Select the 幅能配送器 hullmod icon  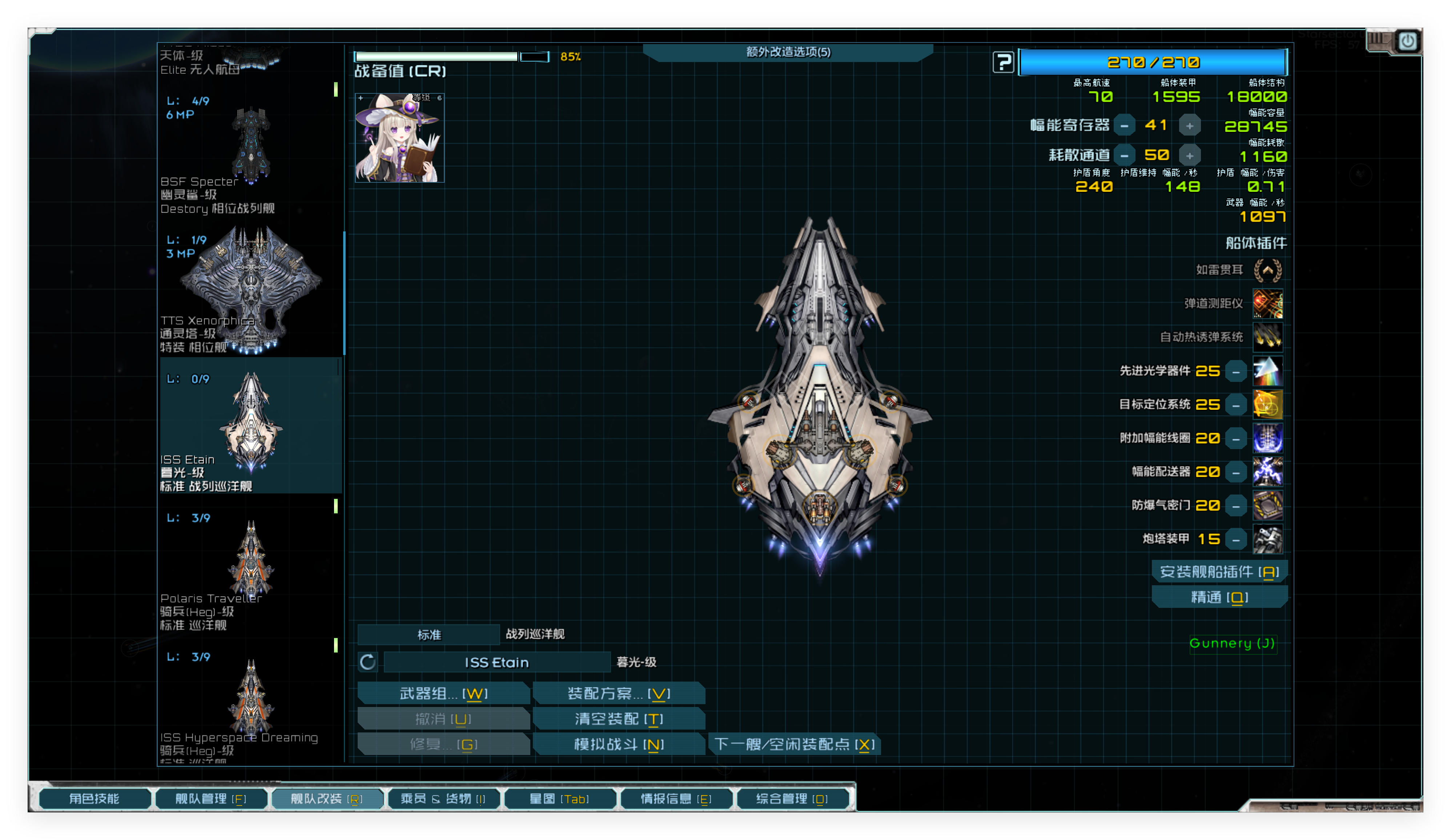tap(1268, 472)
